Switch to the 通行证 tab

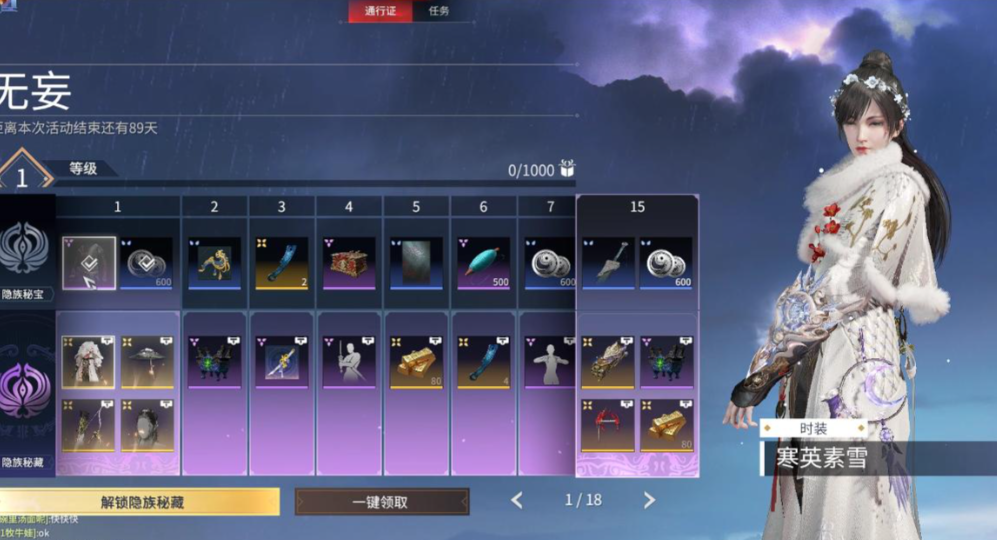coord(380,11)
